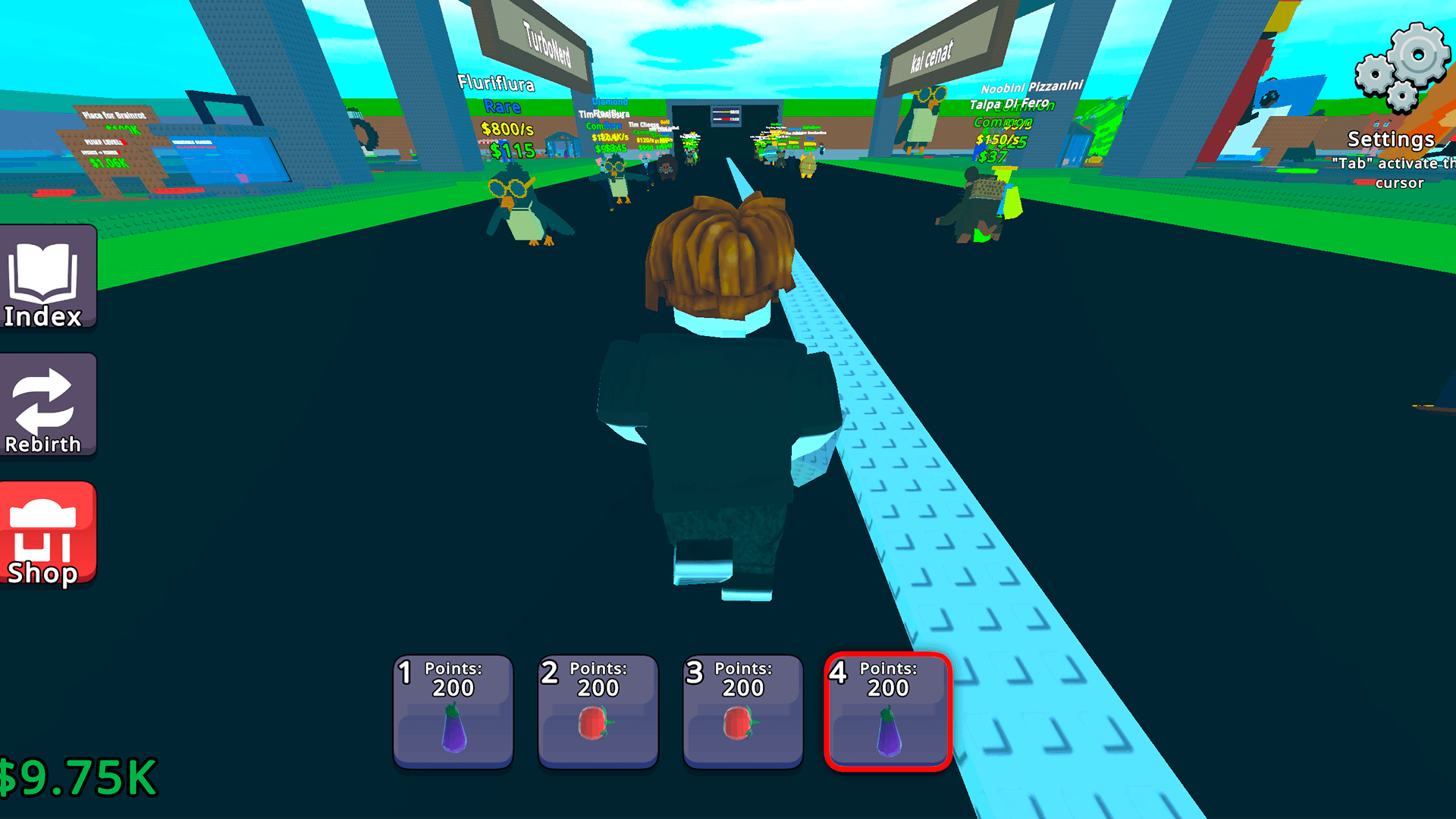This screenshot has height=819, width=1456.
Task: Click your player character's head
Action: [720, 258]
